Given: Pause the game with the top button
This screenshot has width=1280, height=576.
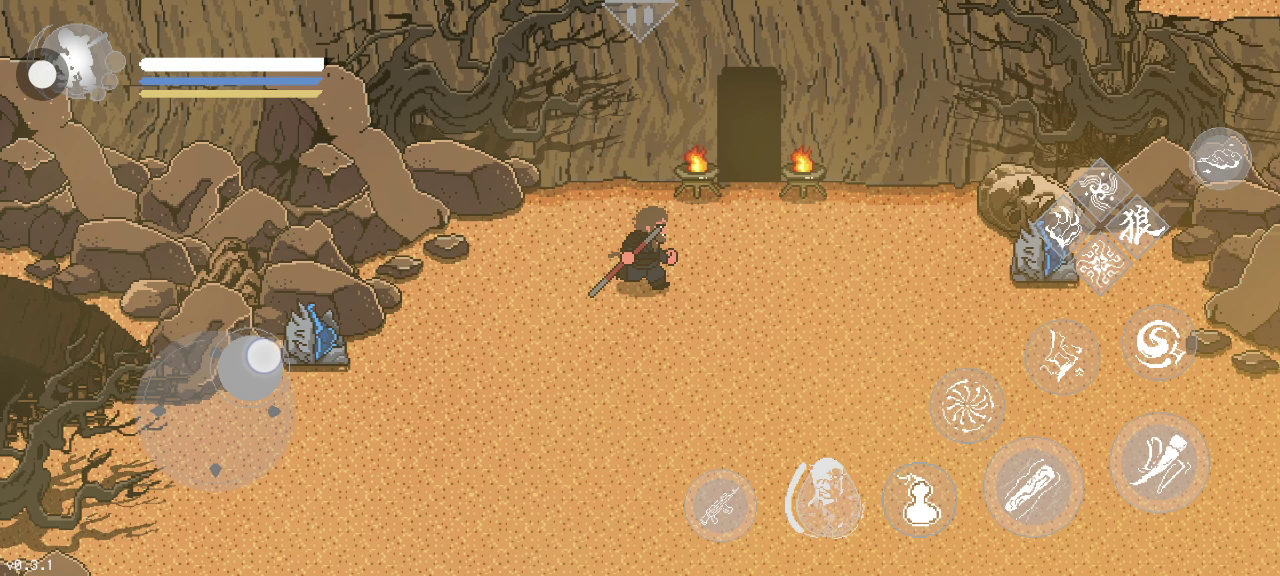Looking at the screenshot, I should (x=640, y=17).
